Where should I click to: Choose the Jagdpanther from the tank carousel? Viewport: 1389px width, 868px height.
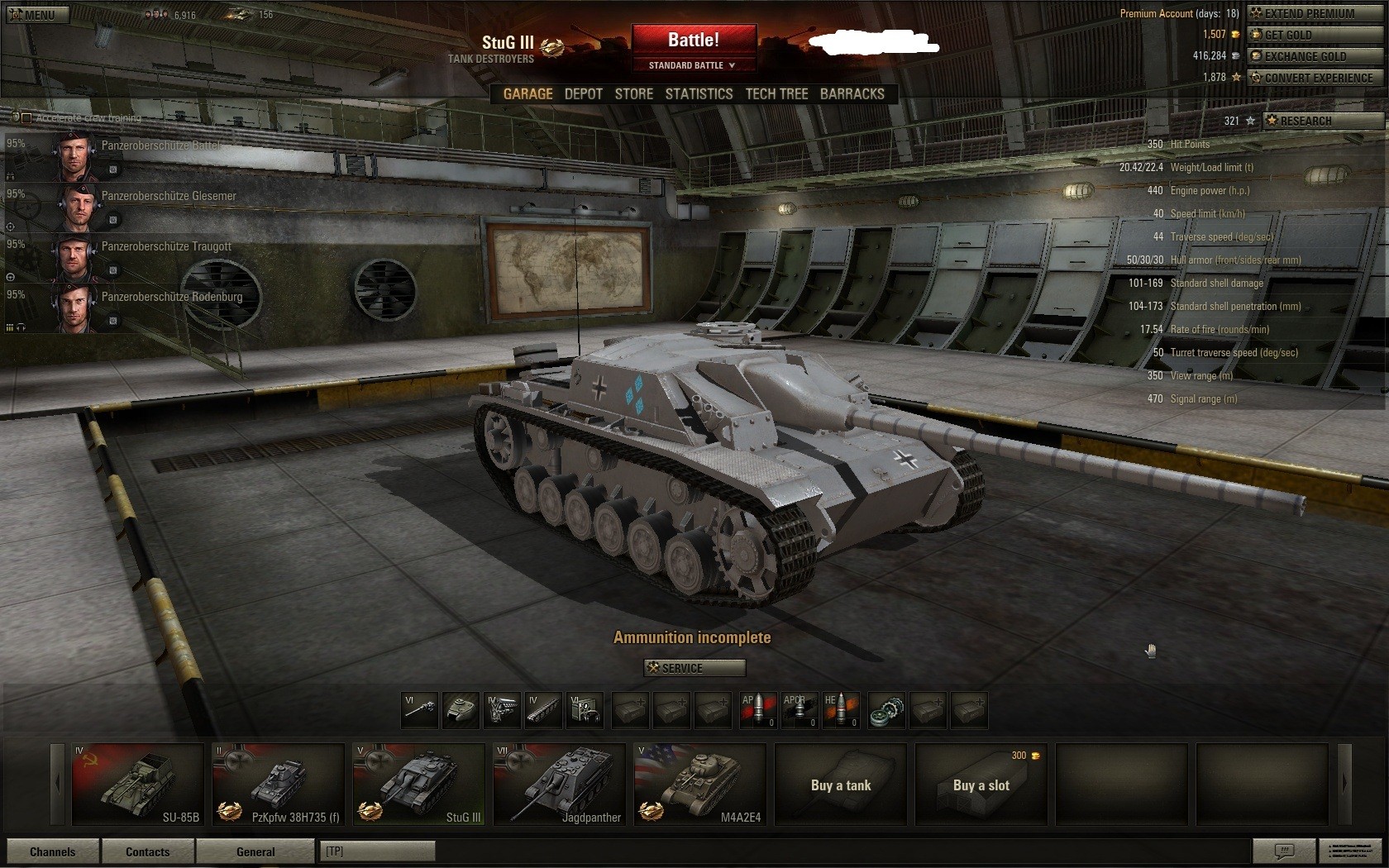tap(559, 784)
